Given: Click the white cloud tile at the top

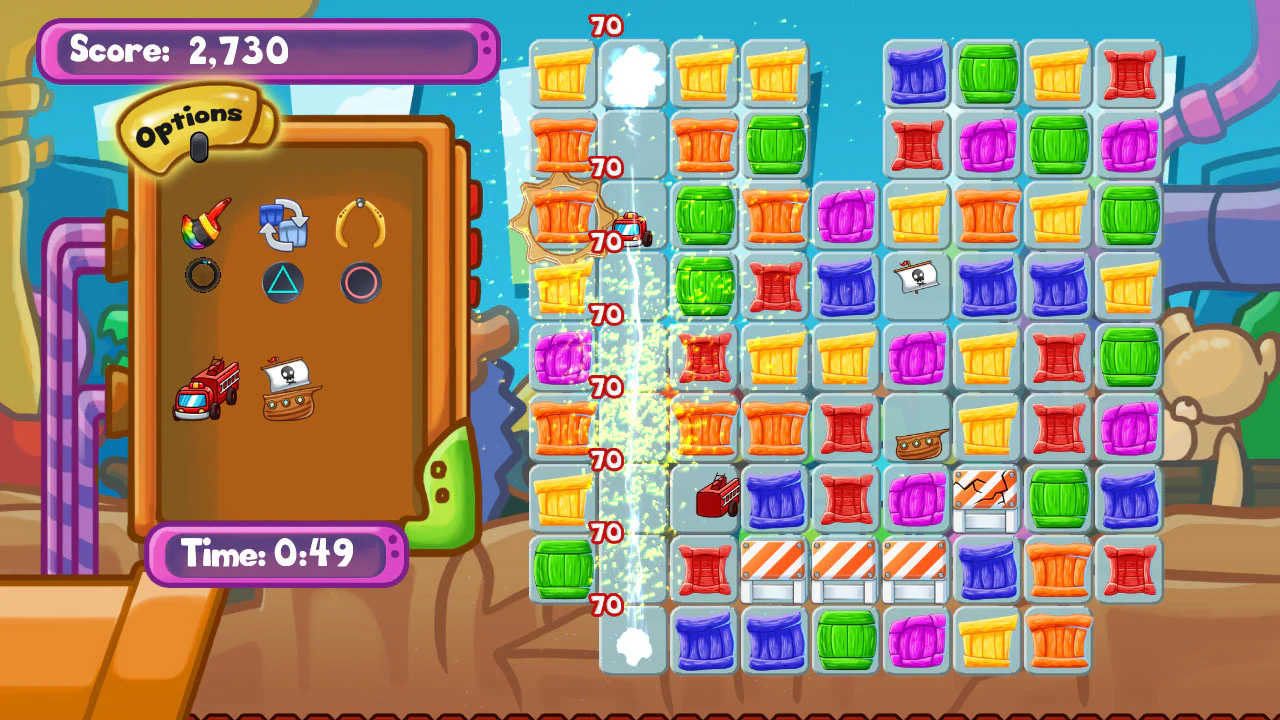Looking at the screenshot, I should coord(632,75).
